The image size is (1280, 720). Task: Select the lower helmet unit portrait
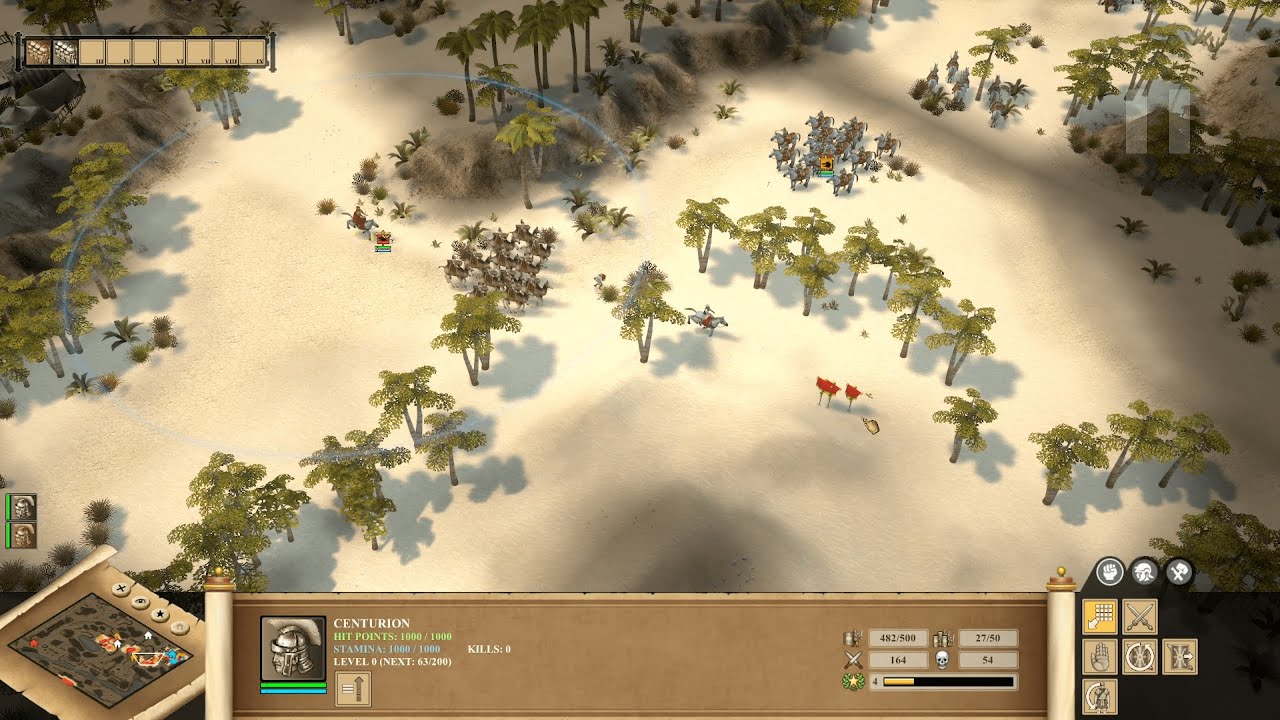[24, 535]
